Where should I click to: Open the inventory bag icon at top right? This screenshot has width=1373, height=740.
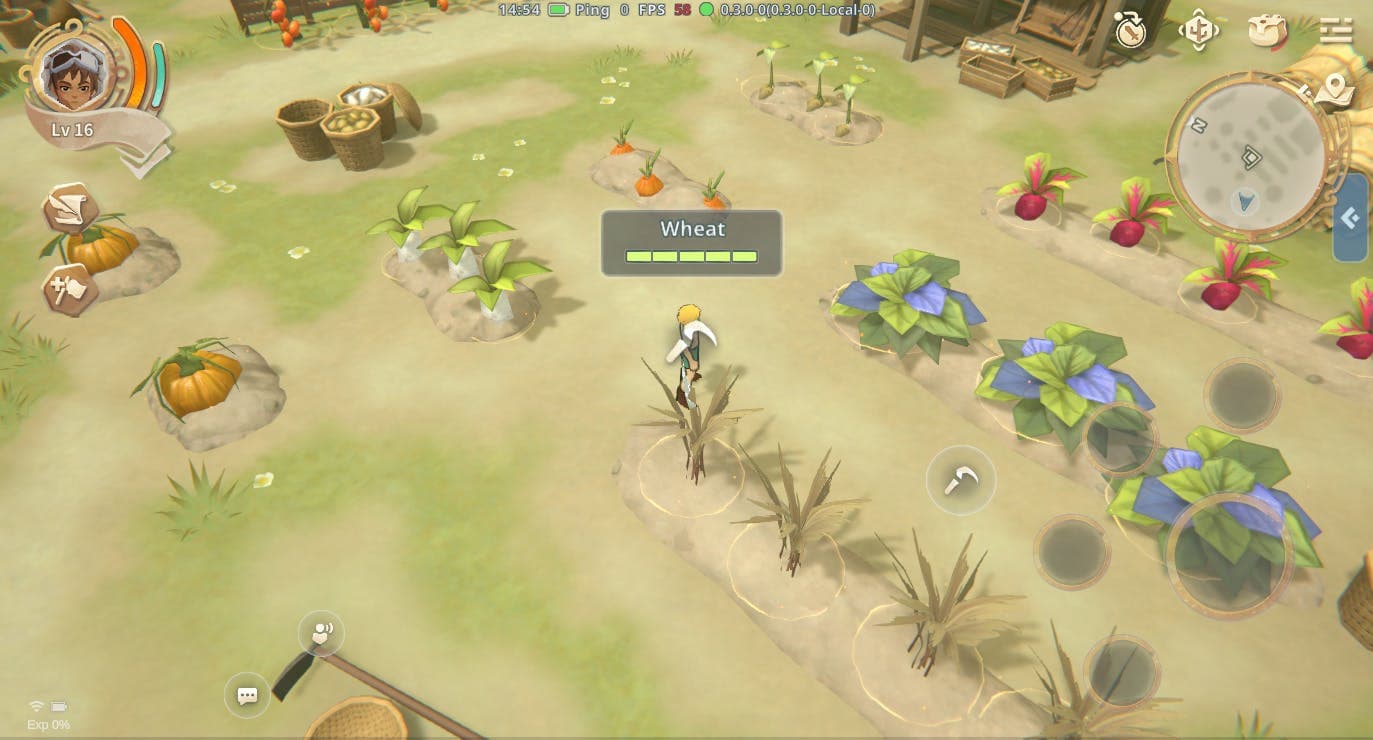coord(1266,31)
